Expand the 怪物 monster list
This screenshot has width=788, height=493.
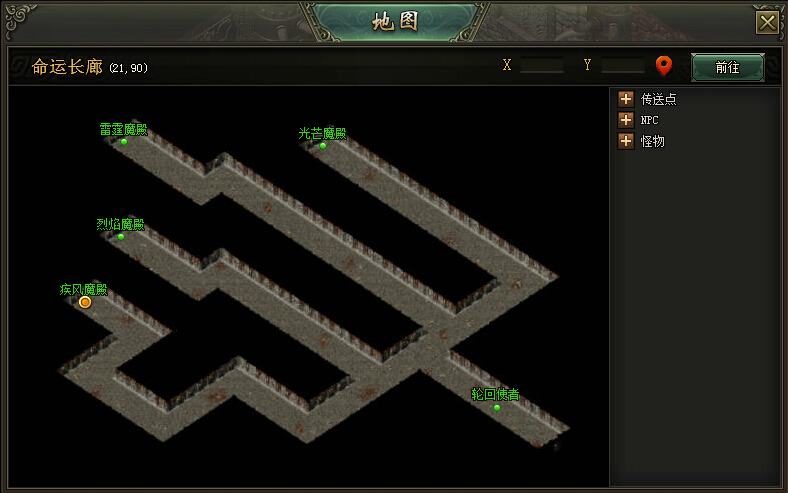point(626,141)
